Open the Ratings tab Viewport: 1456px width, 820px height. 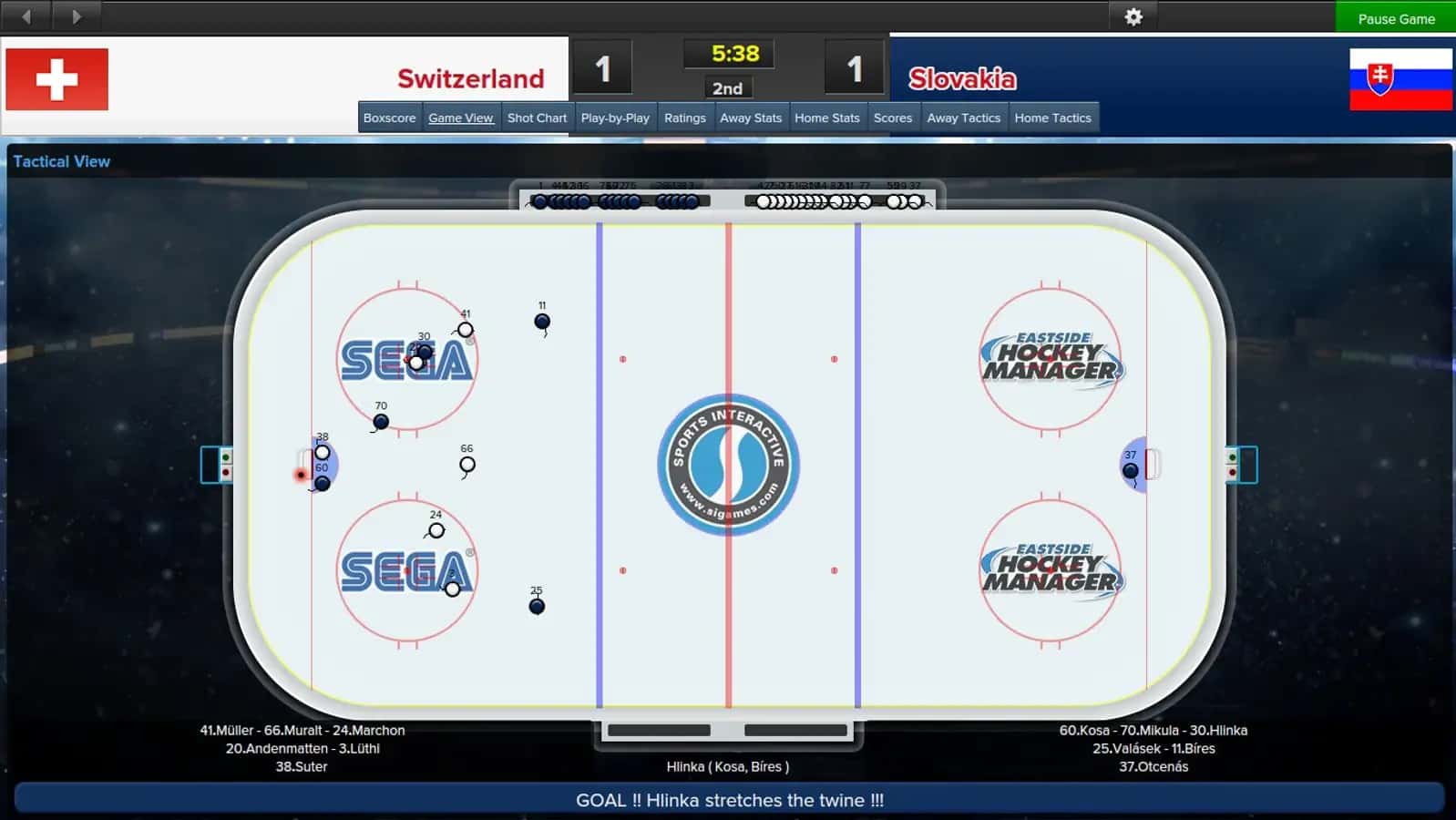(x=685, y=117)
